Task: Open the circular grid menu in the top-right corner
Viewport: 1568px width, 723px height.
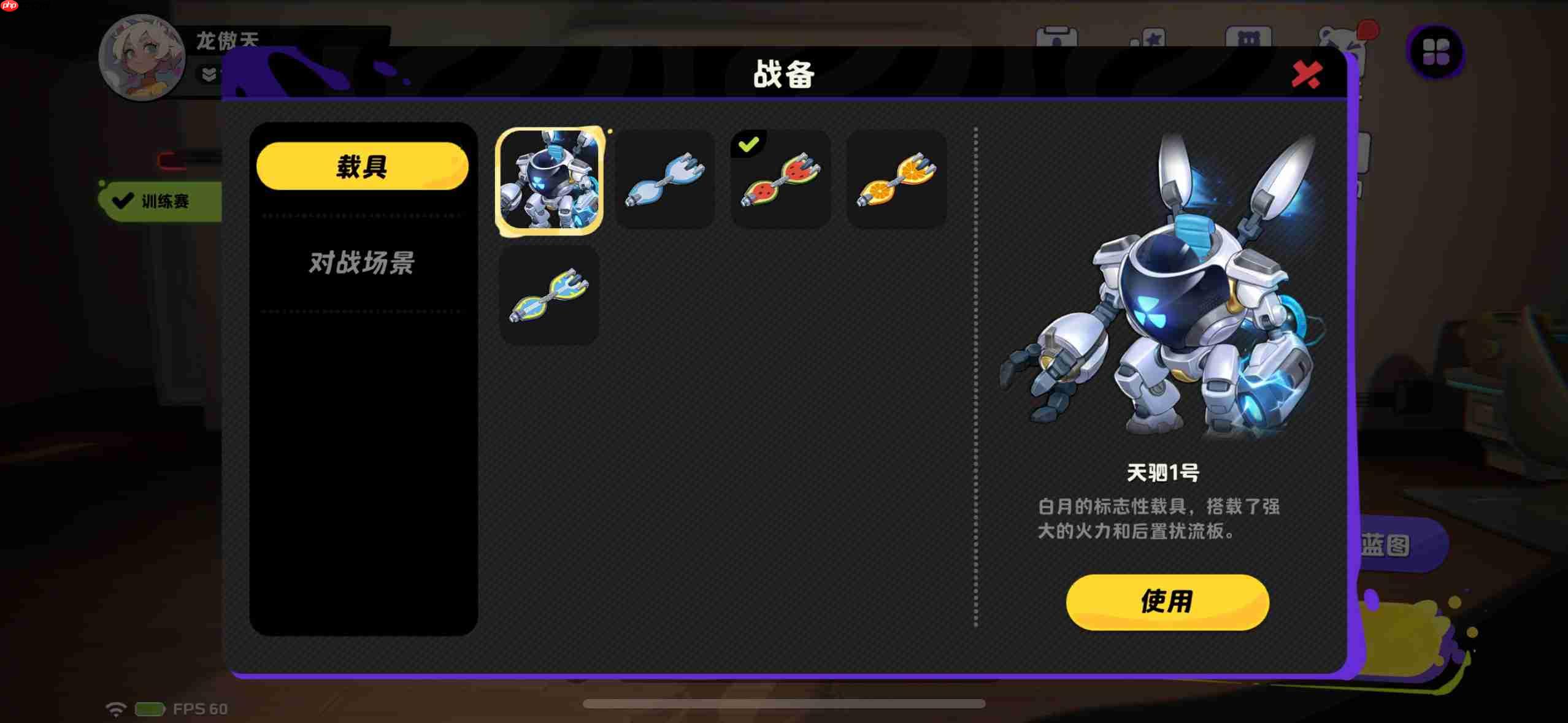Action: coord(1436,54)
